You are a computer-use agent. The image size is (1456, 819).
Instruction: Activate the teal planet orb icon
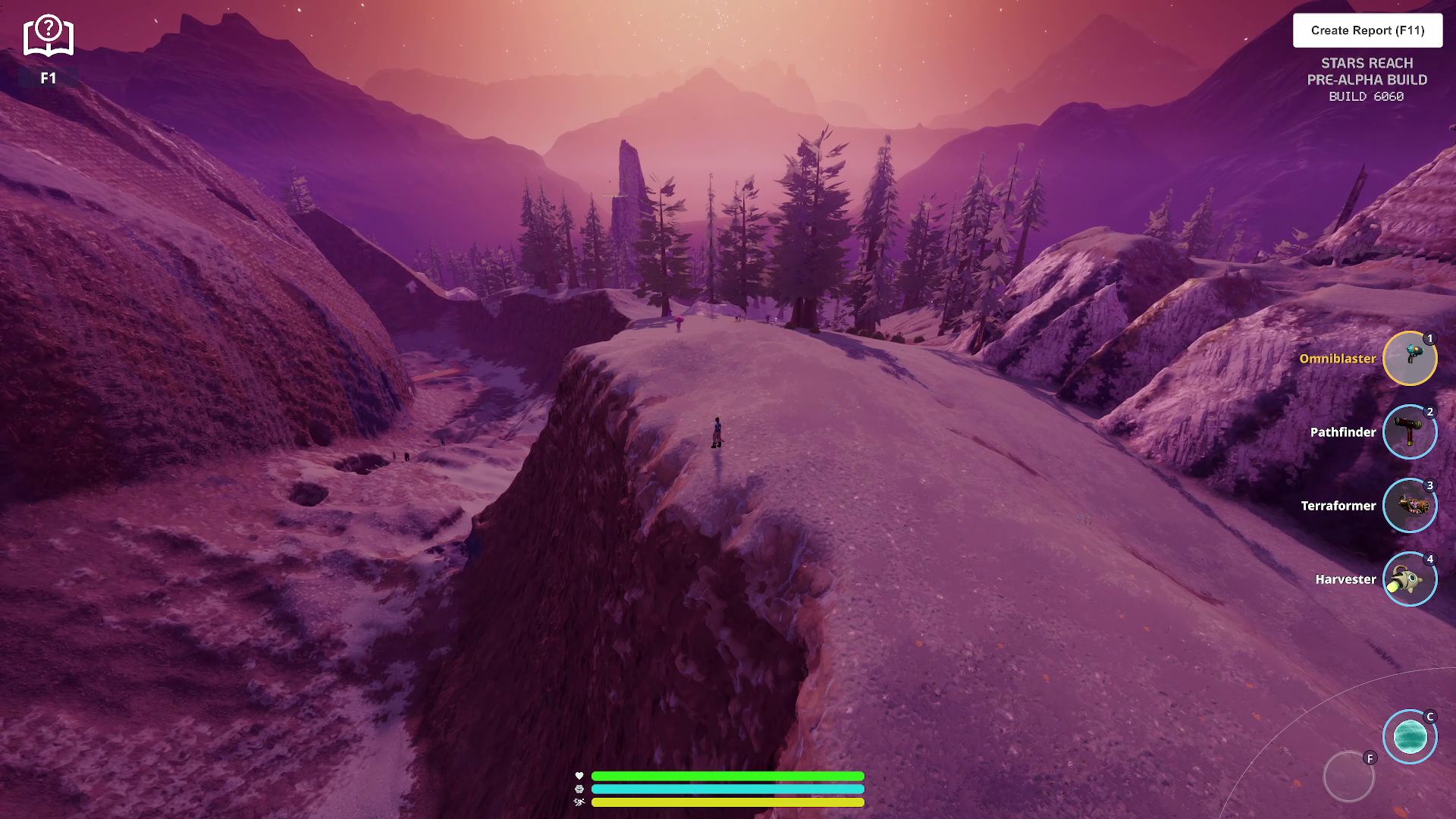1409,736
